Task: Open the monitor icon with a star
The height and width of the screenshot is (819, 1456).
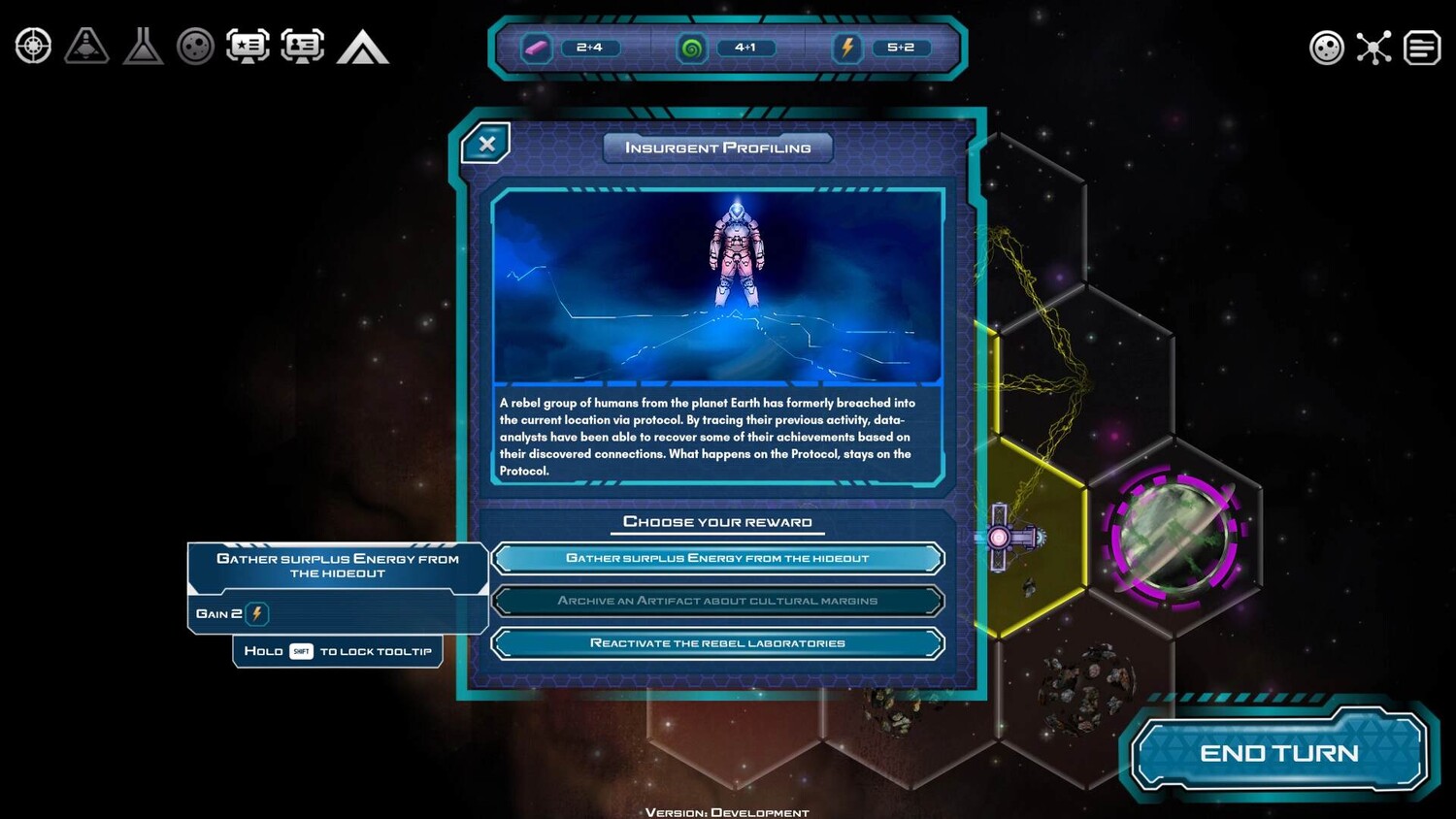Action: [x=248, y=47]
